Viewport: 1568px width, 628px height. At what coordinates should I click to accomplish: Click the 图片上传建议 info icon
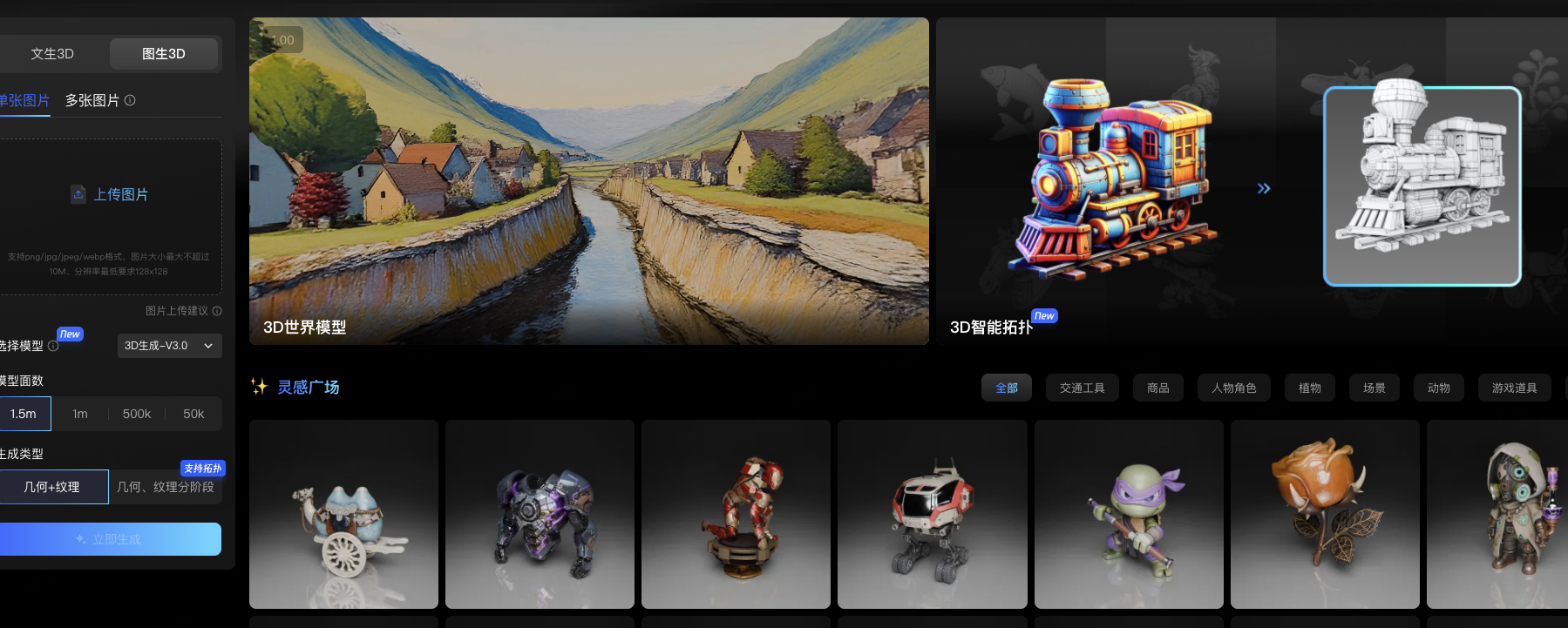point(216,311)
